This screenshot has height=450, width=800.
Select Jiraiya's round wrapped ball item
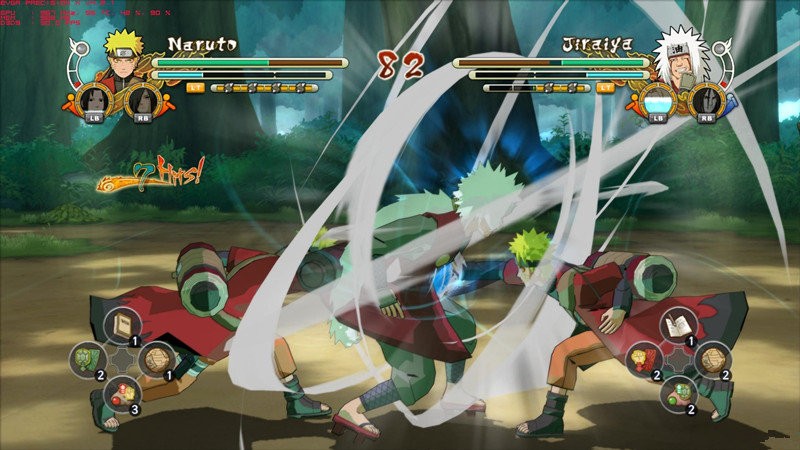pyautogui.click(x=712, y=358)
